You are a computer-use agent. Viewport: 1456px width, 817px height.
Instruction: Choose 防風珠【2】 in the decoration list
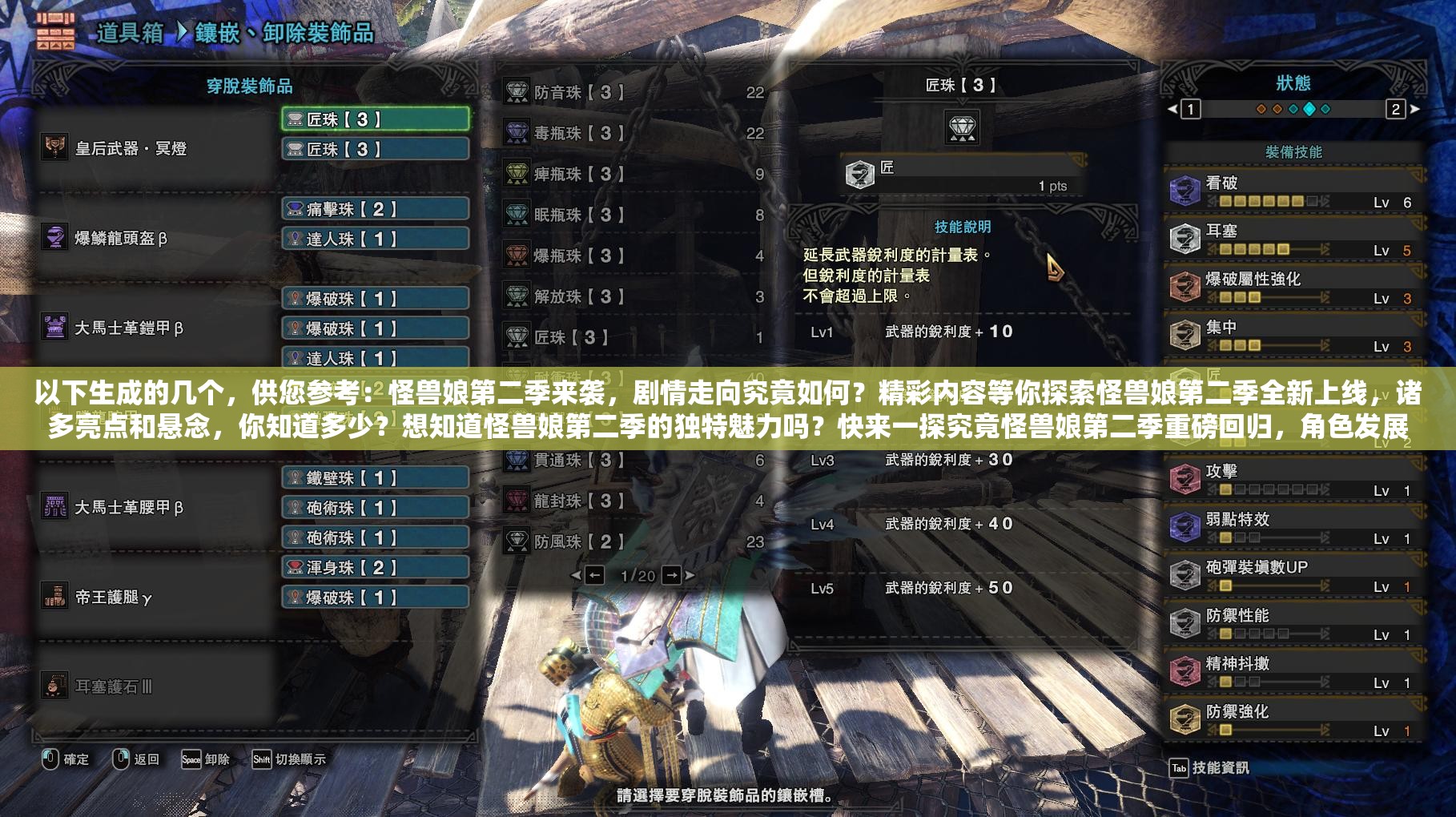tap(633, 541)
